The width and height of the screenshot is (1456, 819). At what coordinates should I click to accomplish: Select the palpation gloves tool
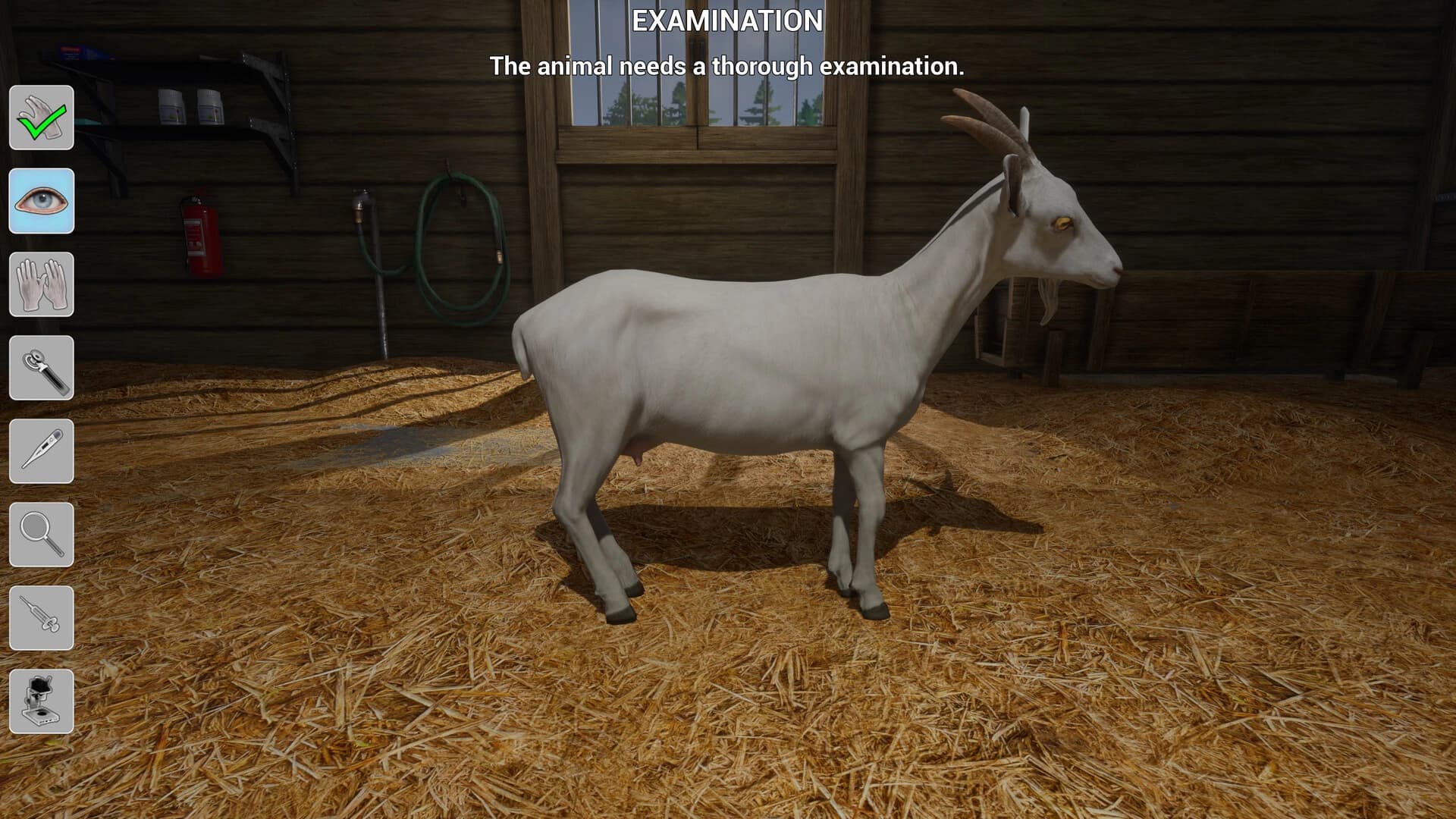click(42, 284)
